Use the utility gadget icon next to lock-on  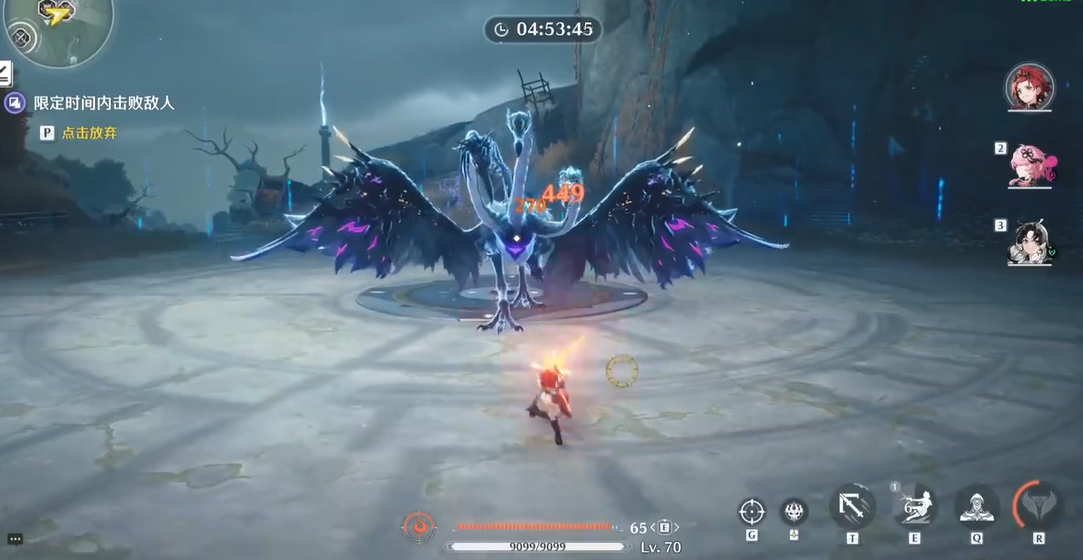click(x=794, y=511)
